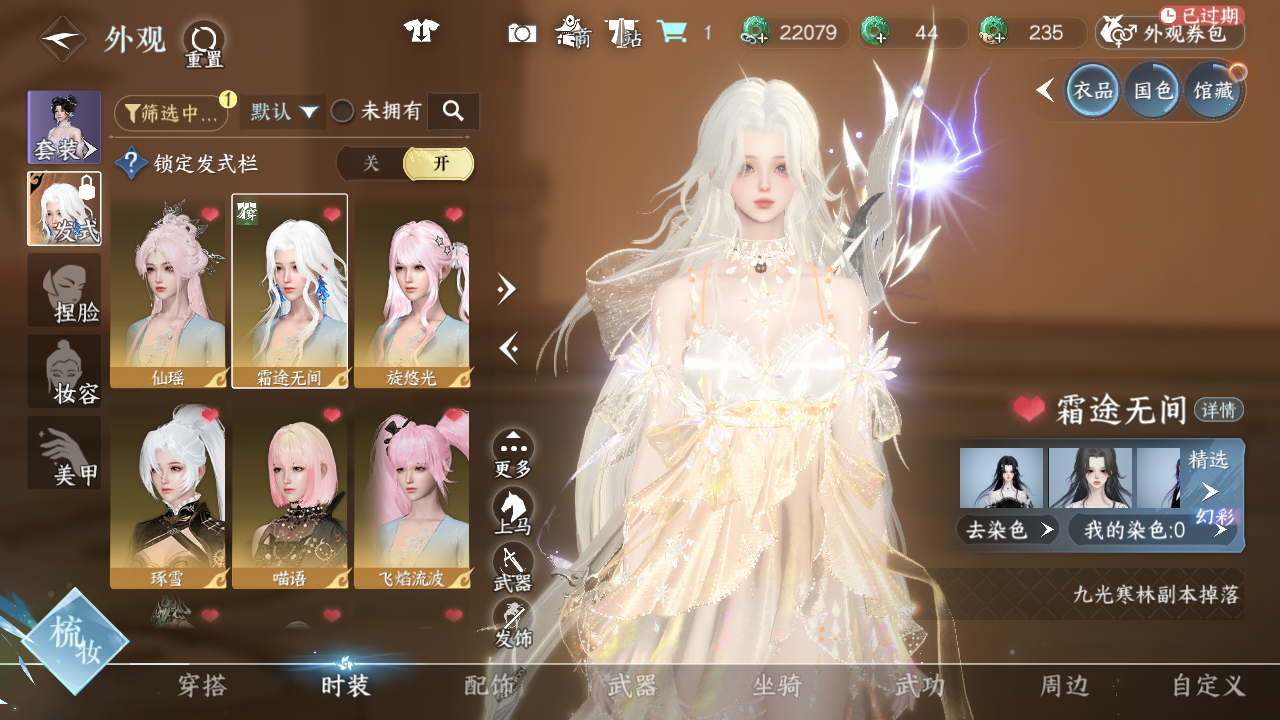Show 详情 for 霜途无间
Image resolution: width=1280 pixels, height=720 pixels.
1219,409
